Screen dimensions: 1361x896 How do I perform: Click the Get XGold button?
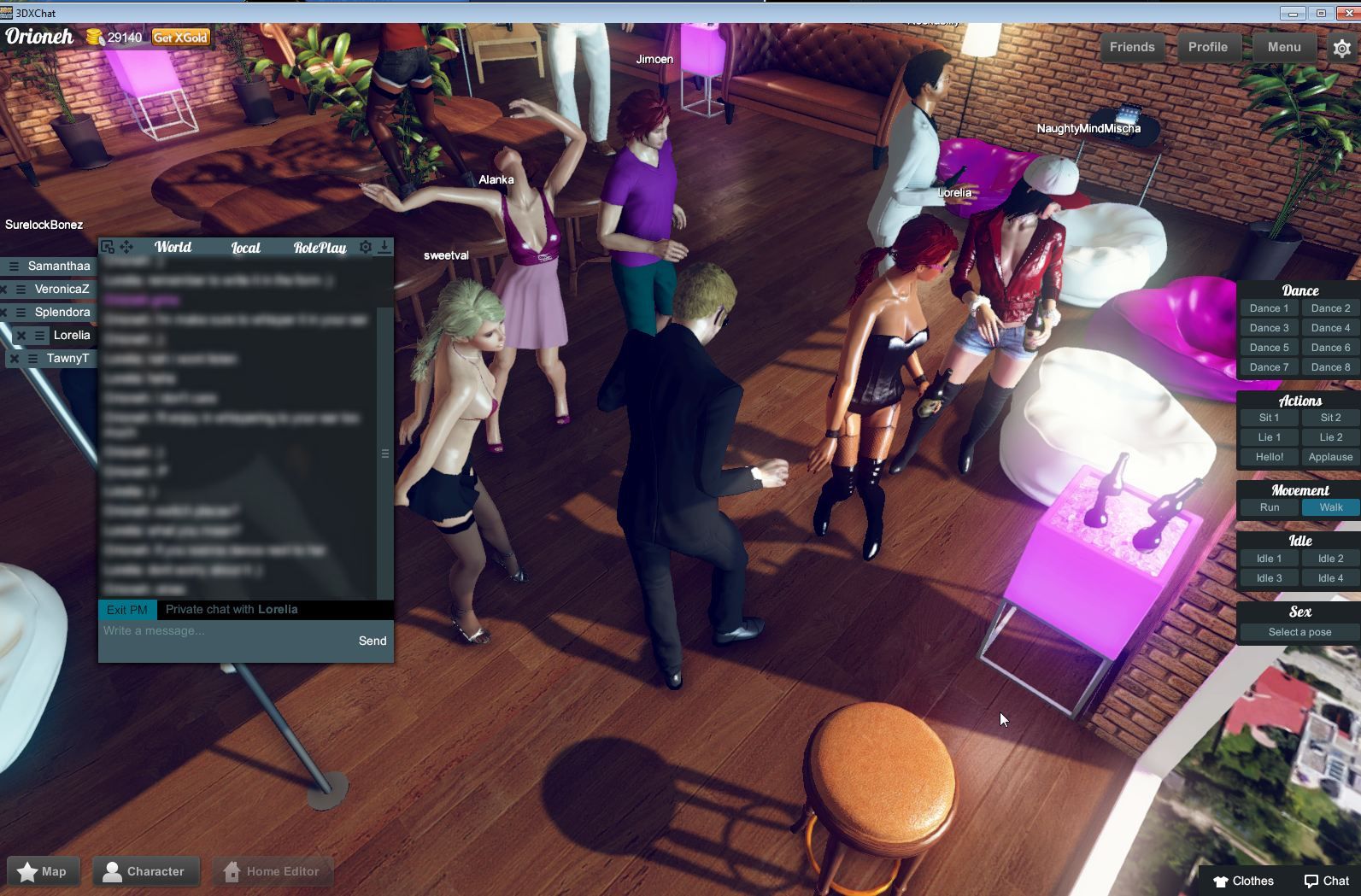tap(179, 37)
